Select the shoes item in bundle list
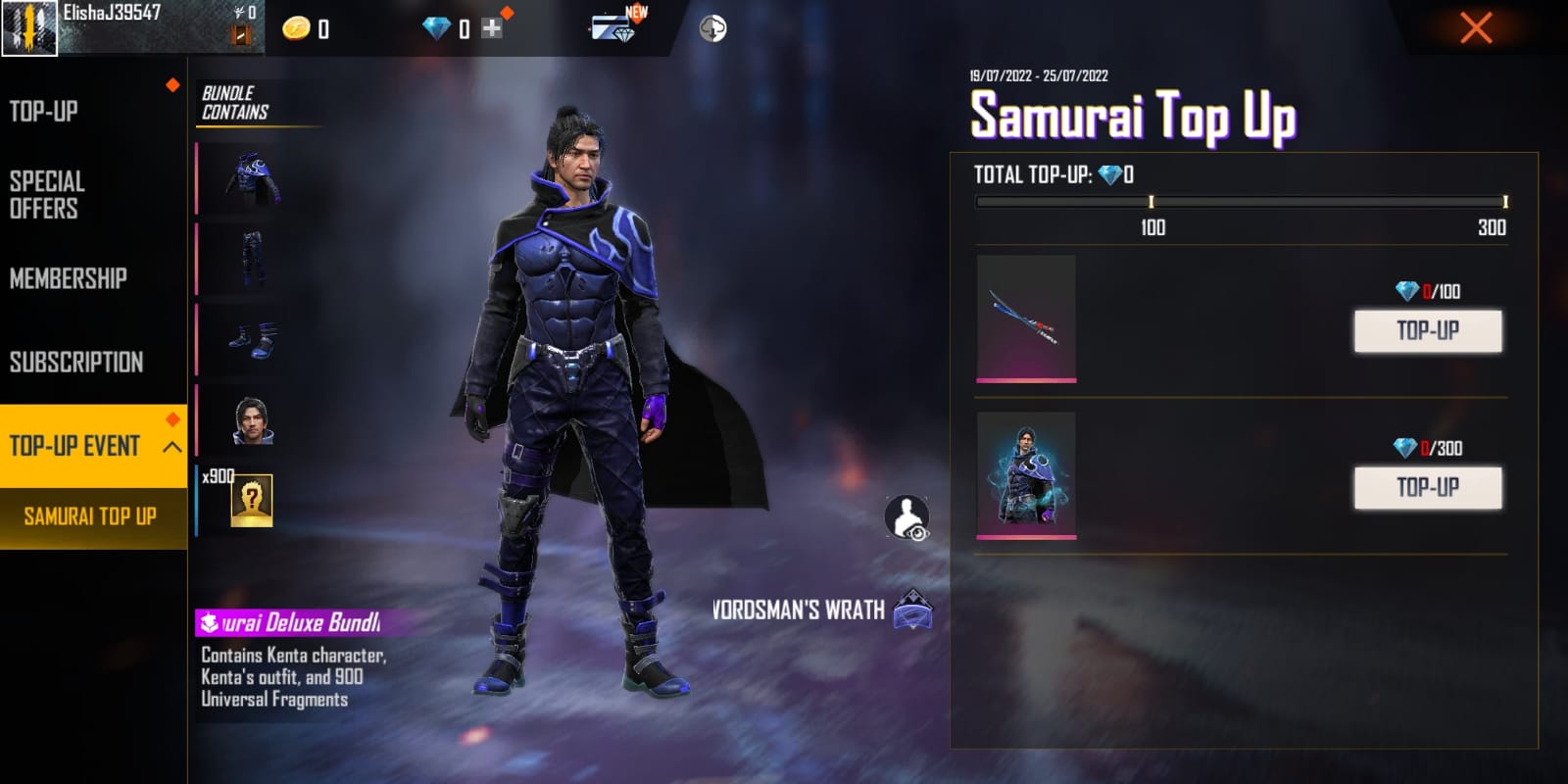Image resolution: width=1568 pixels, height=784 pixels. tap(252, 339)
